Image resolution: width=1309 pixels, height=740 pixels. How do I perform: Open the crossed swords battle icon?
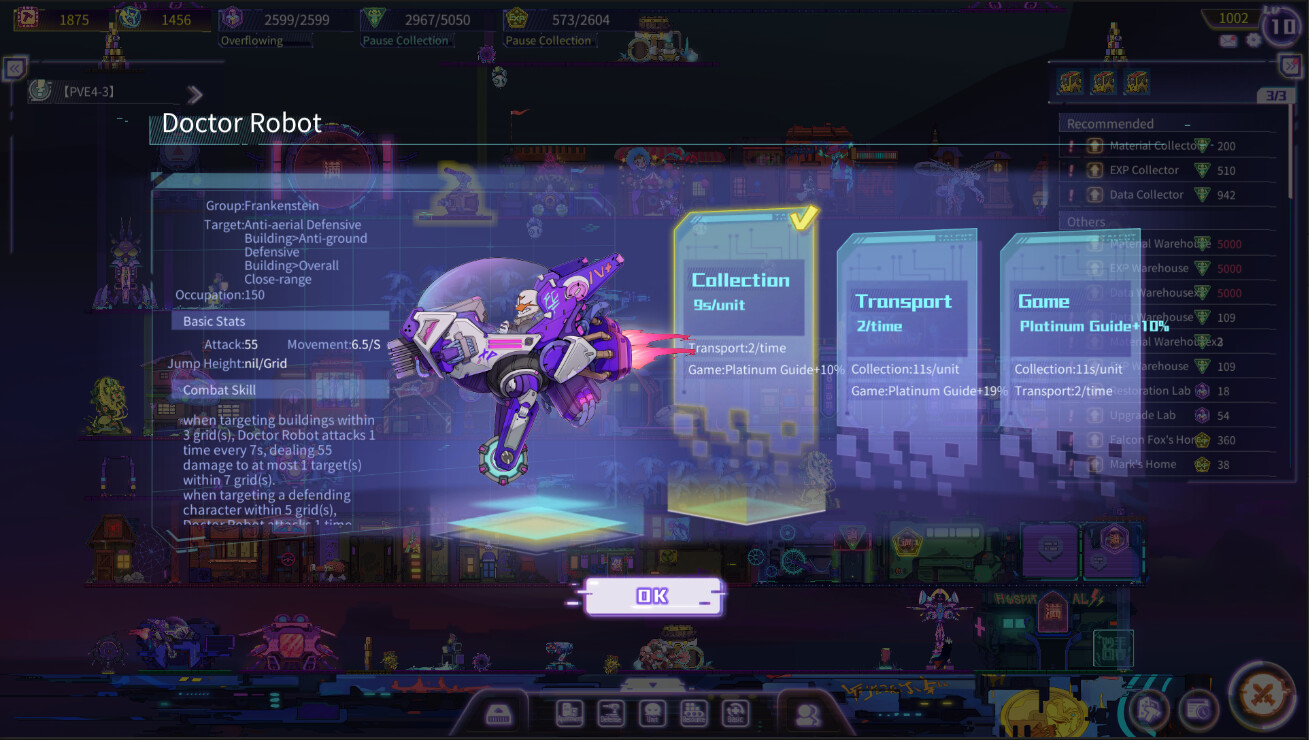point(1261,697)
